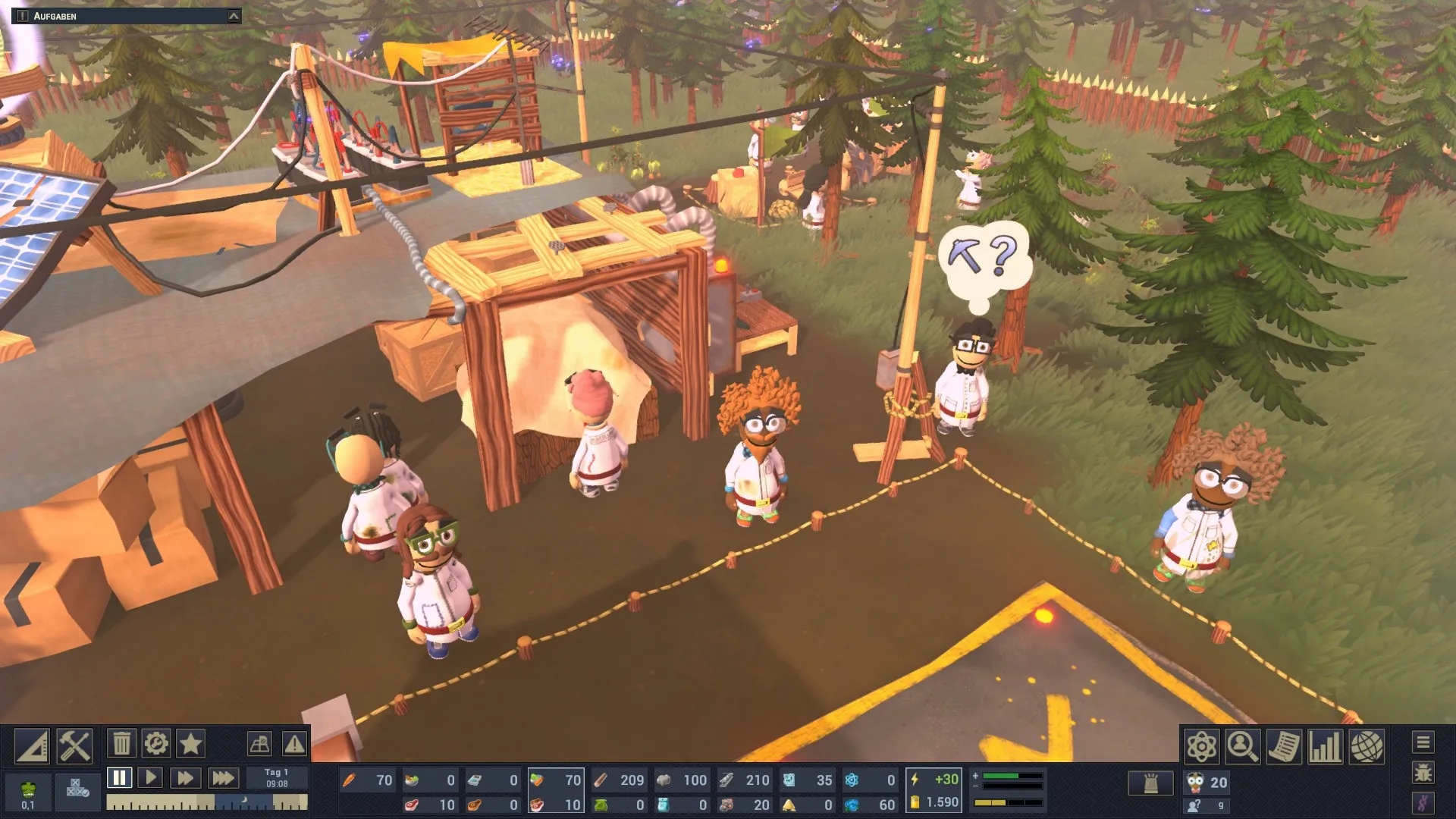Set game speed to triple fast-forward

[x=222, y=778]
